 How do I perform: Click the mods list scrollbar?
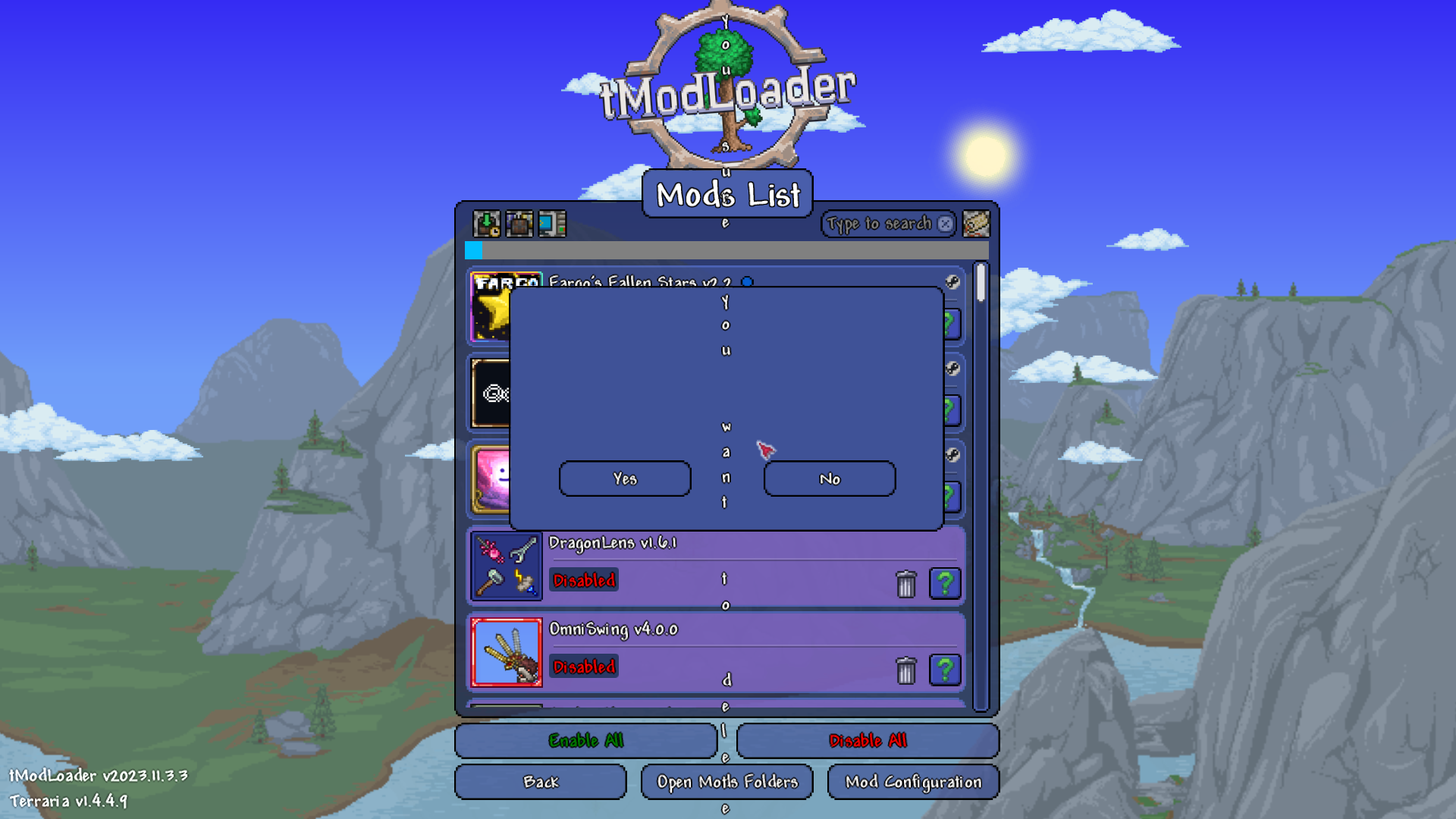[x=981, y=485]
